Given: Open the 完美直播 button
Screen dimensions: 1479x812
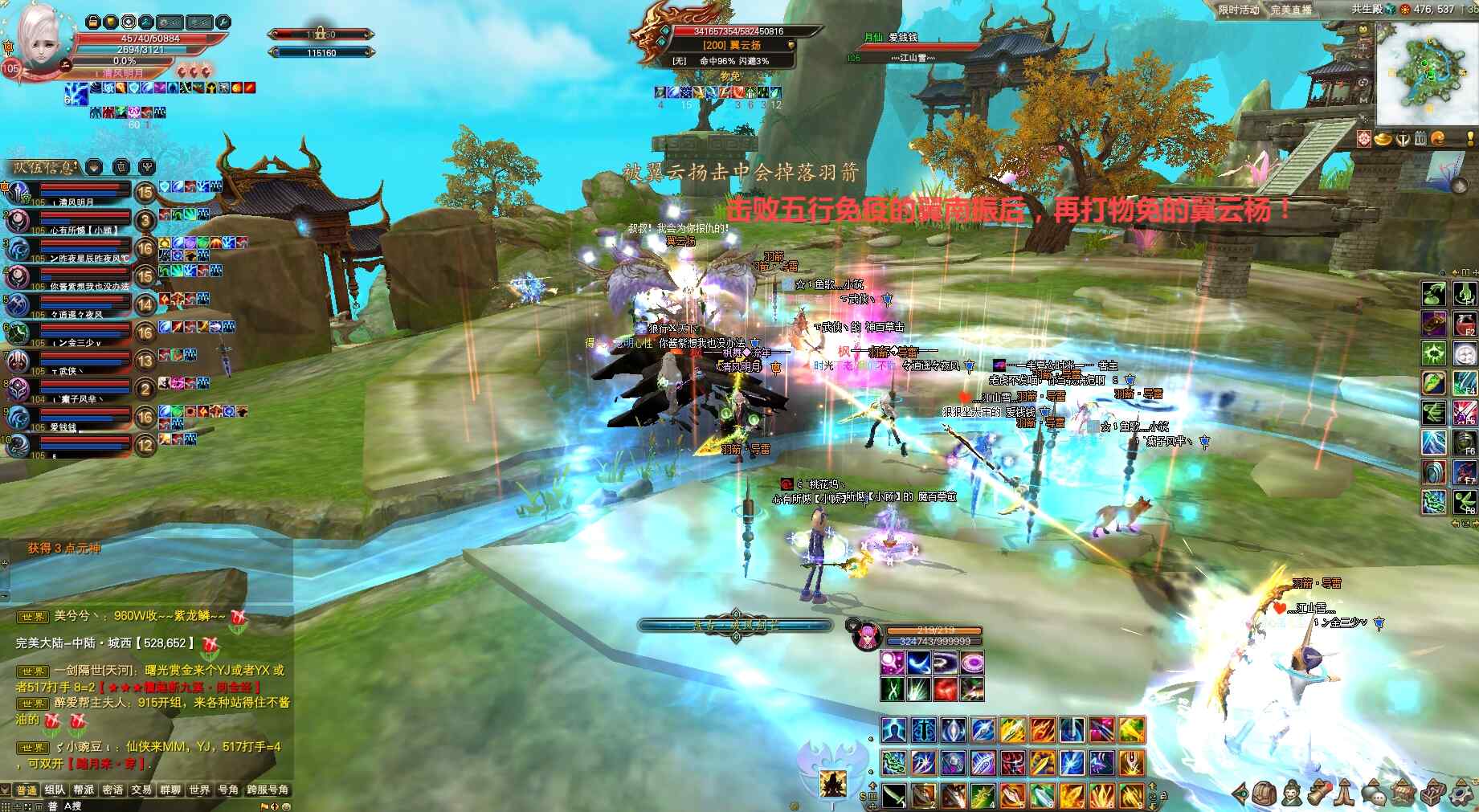Looking at the screenshot, I should tap(1291, 10).
